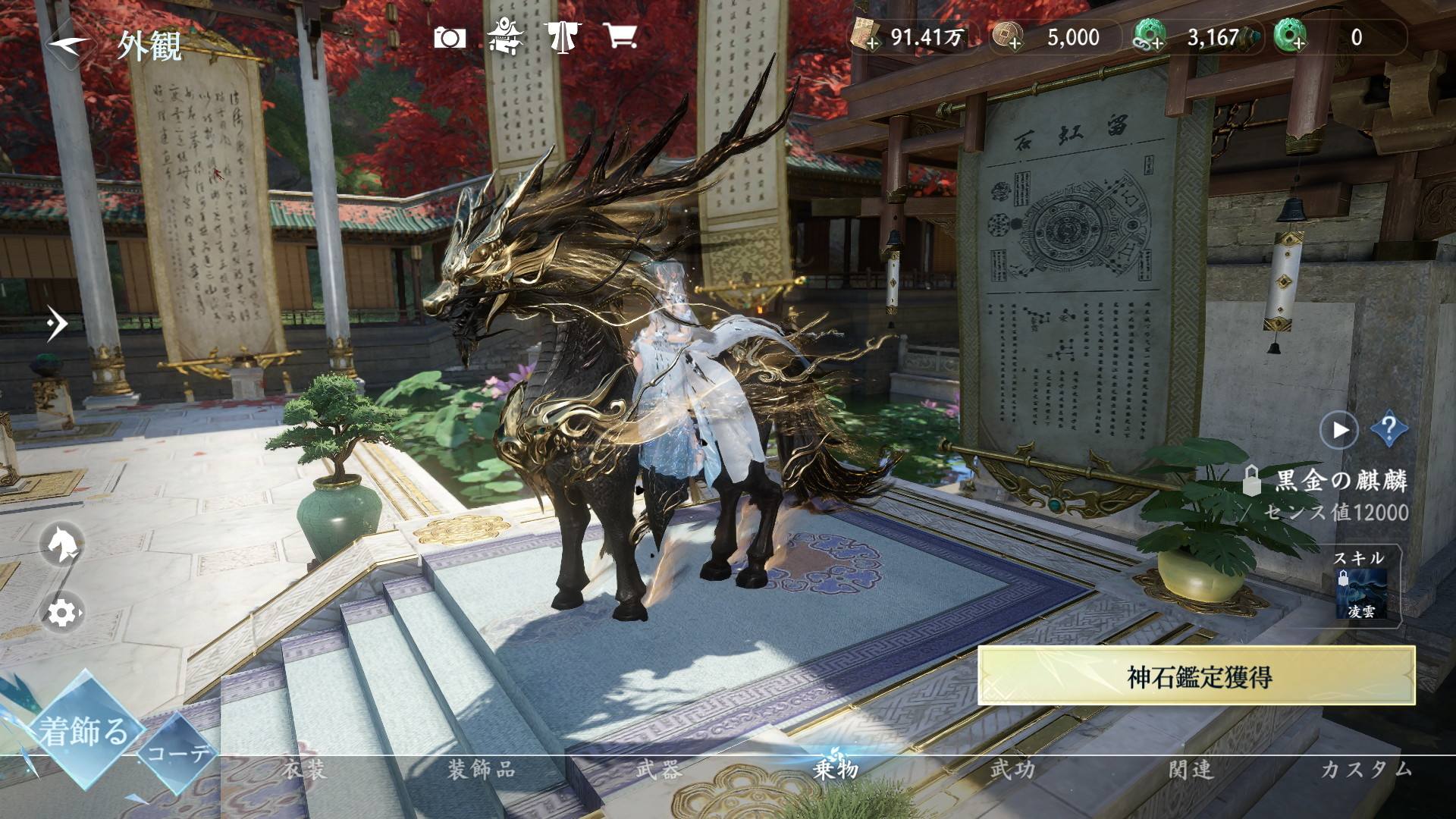Switch to the 武器 tab
1456x819 pixels.
[x=658, y=770]
